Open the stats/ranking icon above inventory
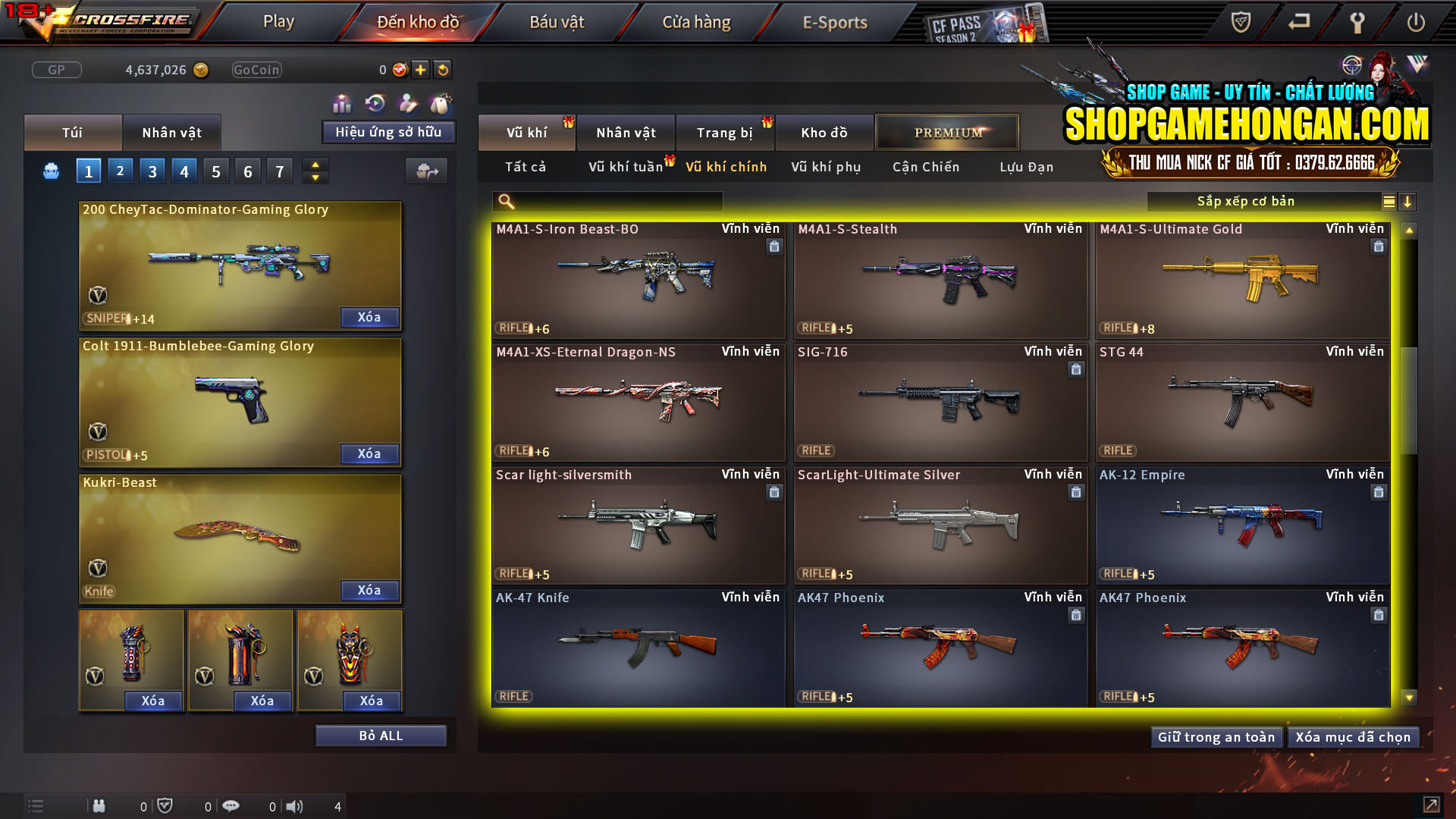The height and width of the screenshot is (819, 1456). 343,104
